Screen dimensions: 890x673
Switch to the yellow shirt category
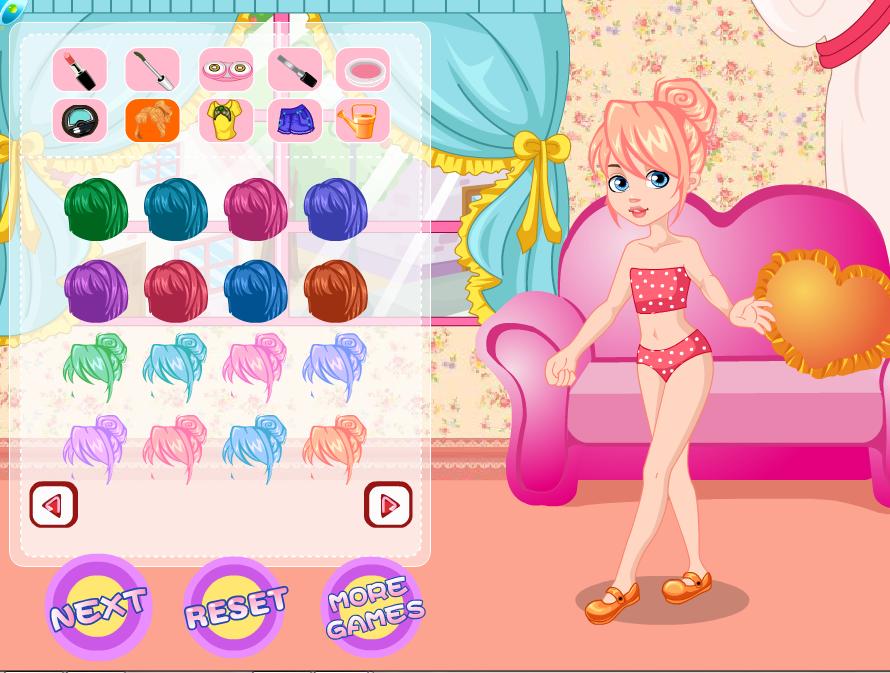[x=226, y=121]
